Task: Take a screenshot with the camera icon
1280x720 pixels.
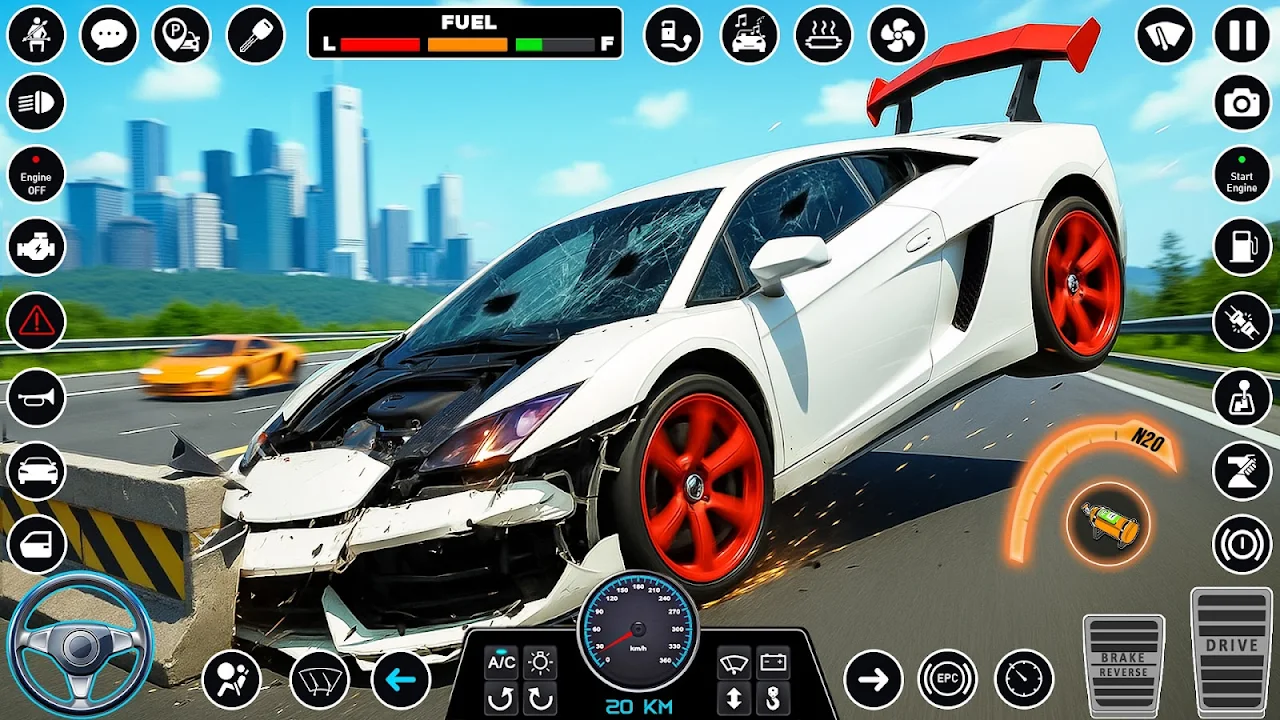Action: [x=1242, y=103]
